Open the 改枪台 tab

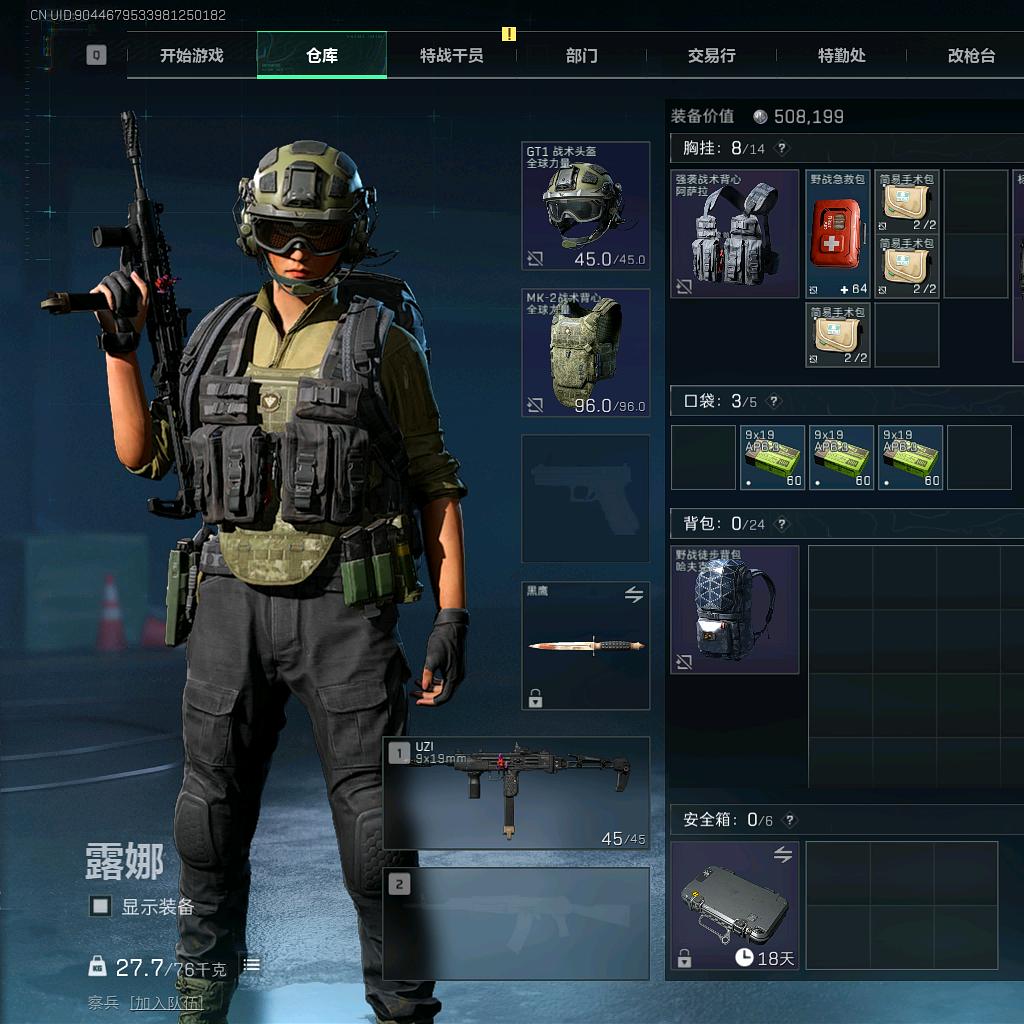coord(971,56)
